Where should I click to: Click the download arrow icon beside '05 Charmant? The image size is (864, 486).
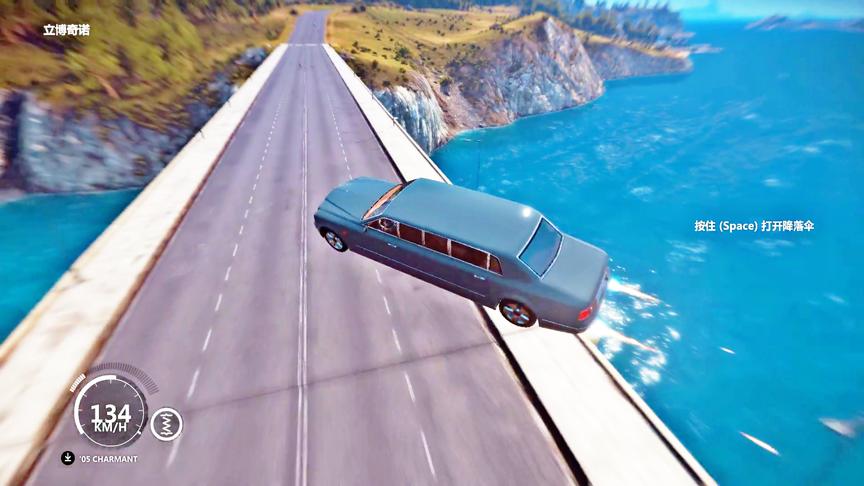67,458
